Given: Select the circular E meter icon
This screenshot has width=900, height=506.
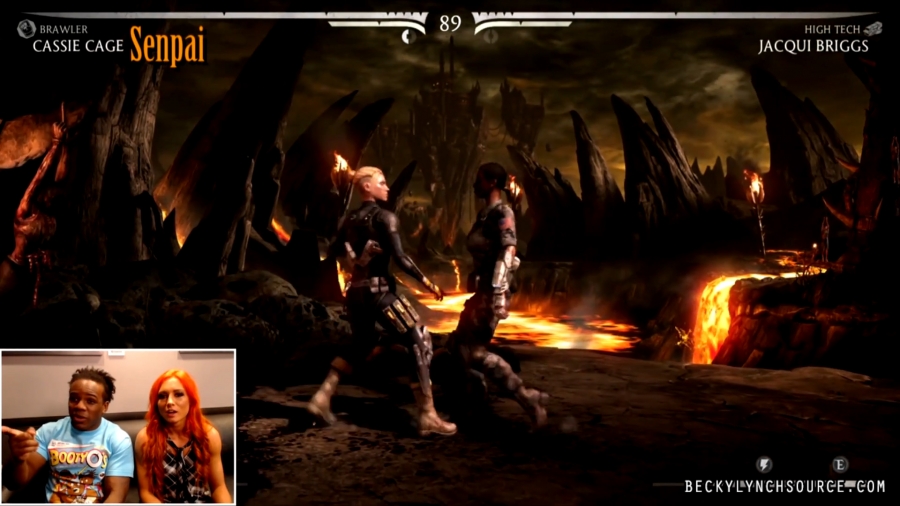Looking at the screenshot, I should 840,465.
